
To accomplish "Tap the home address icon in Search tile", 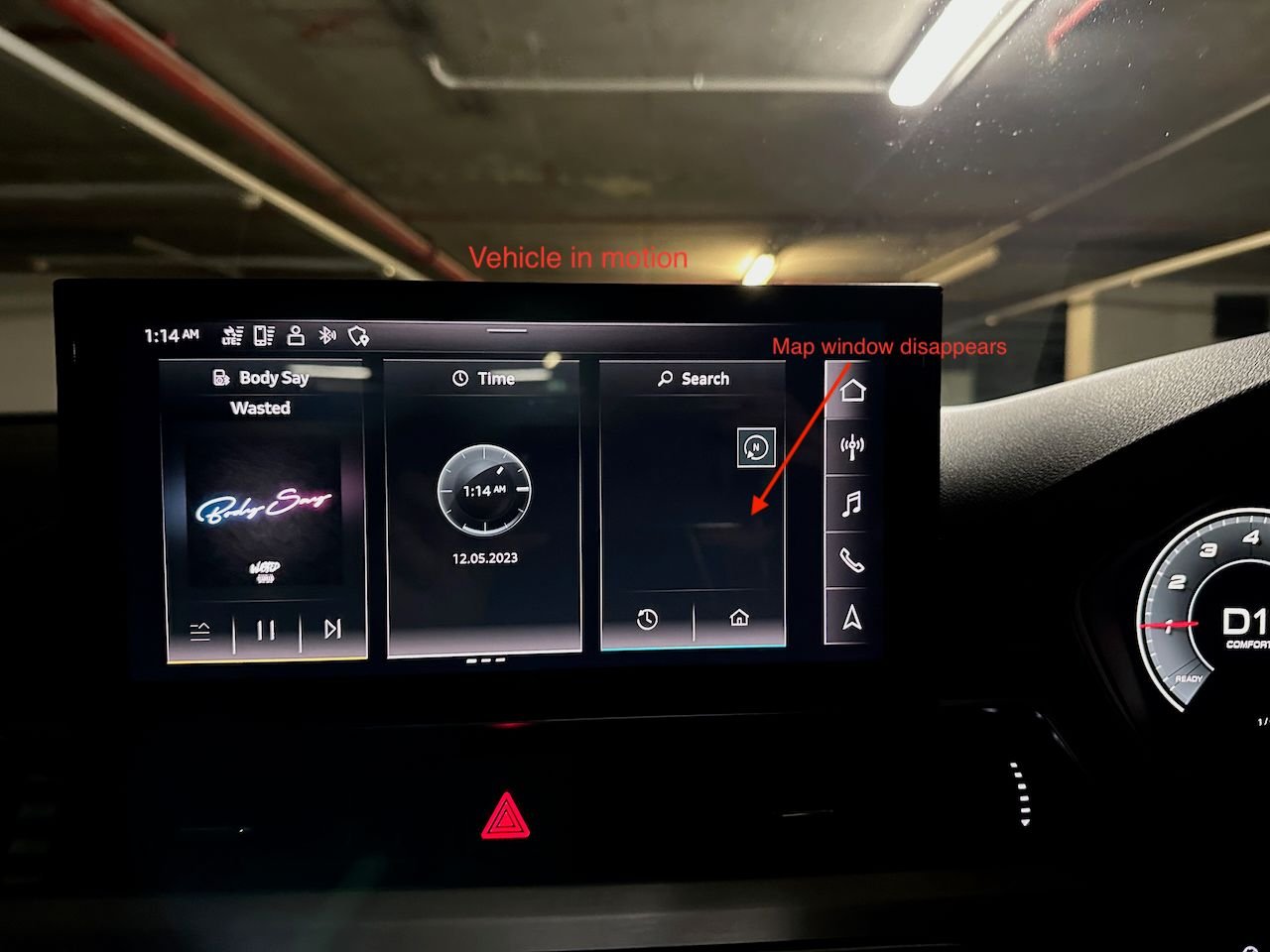I will coord(740,617).
